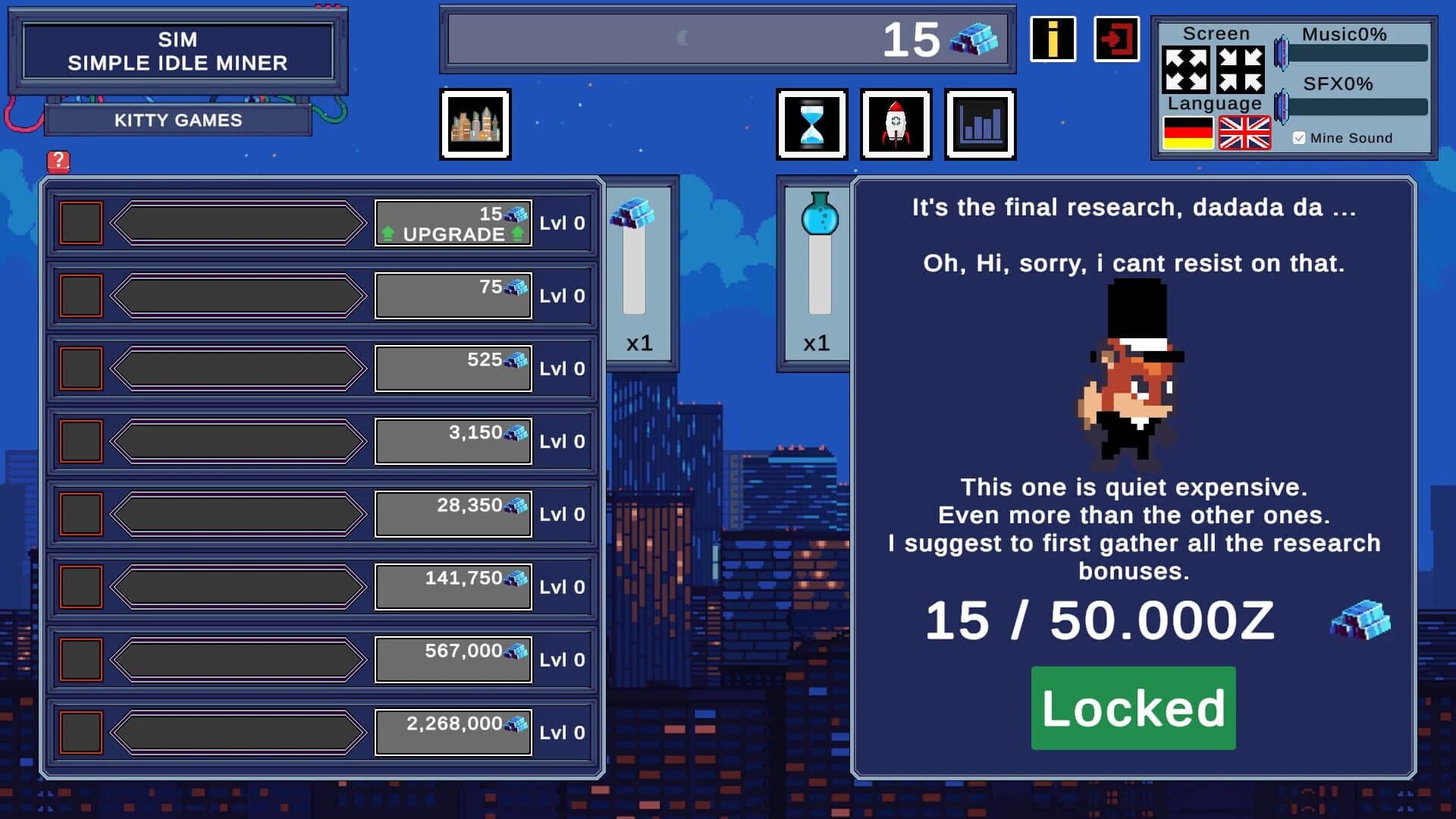Click the yellow info icon
1456x819 pixels.
click(x=1053, y=40)
